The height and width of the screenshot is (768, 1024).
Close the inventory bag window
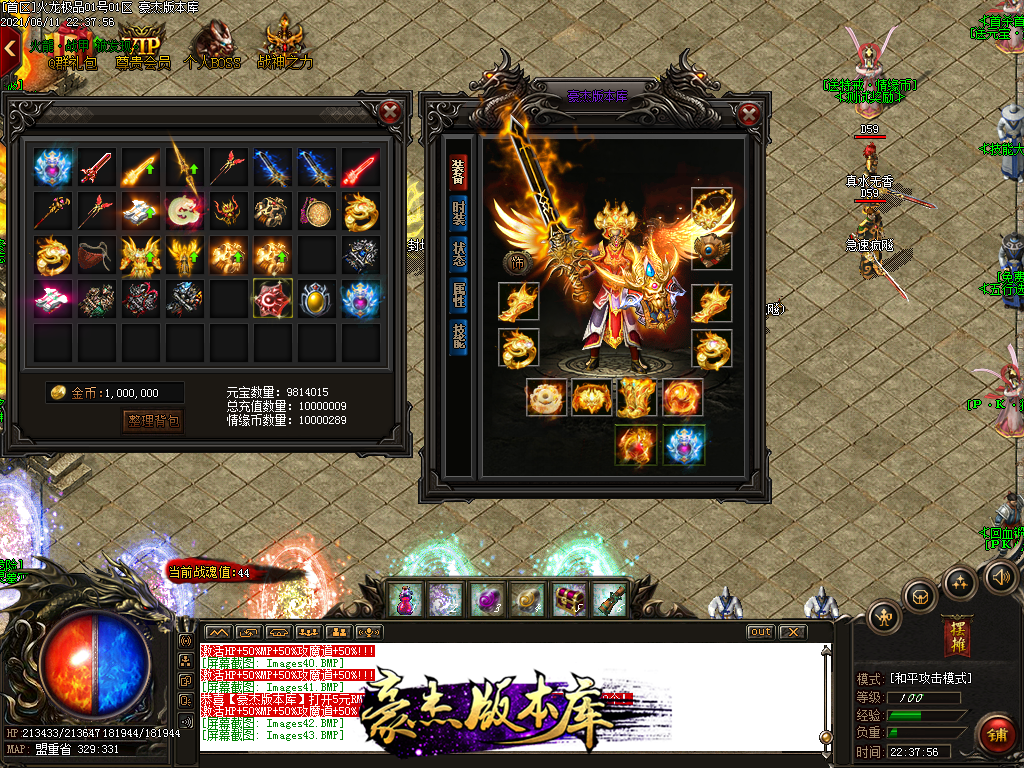click(393, 112)
